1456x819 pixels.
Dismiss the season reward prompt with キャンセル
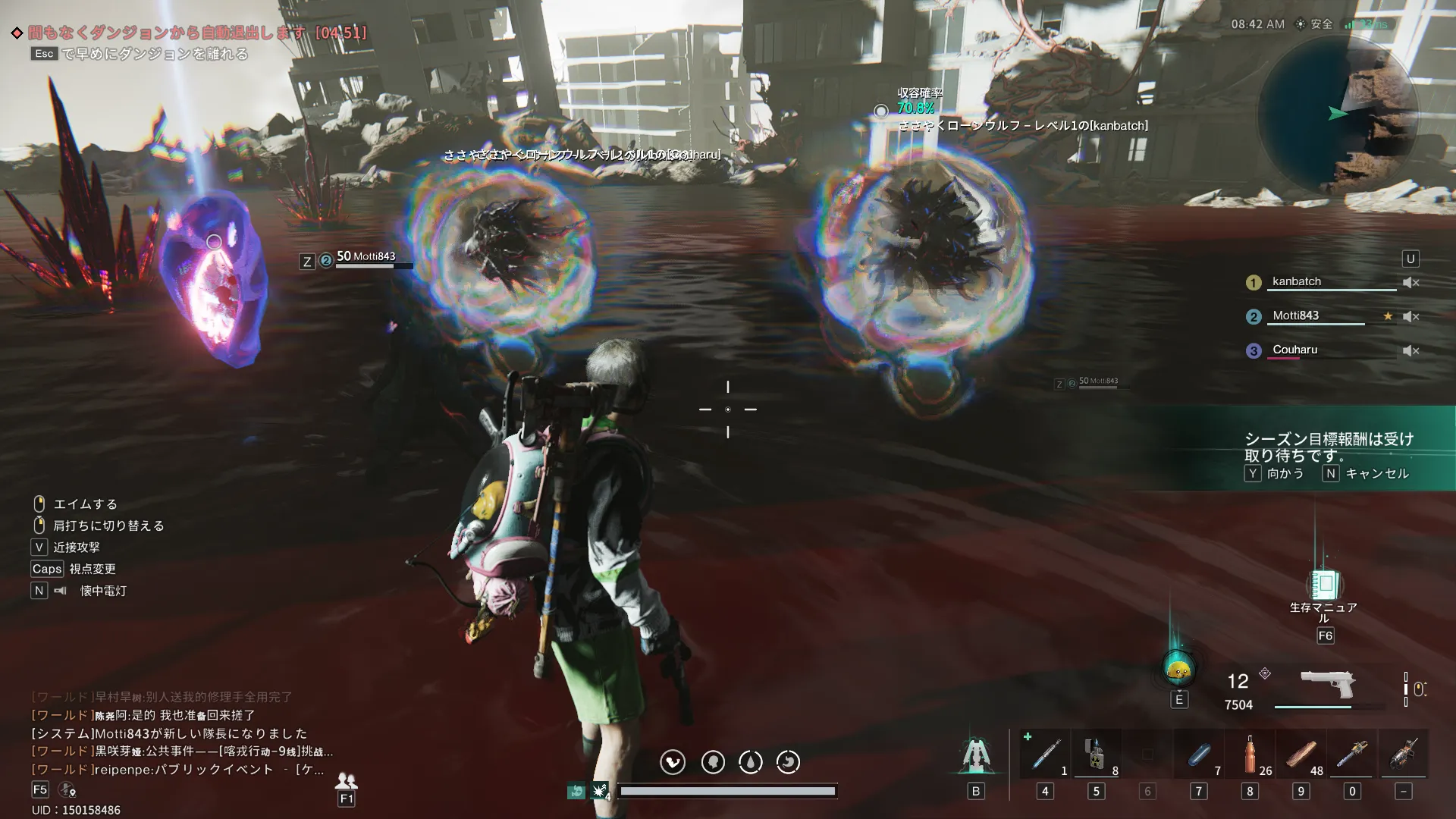[x=1366, y=473]
